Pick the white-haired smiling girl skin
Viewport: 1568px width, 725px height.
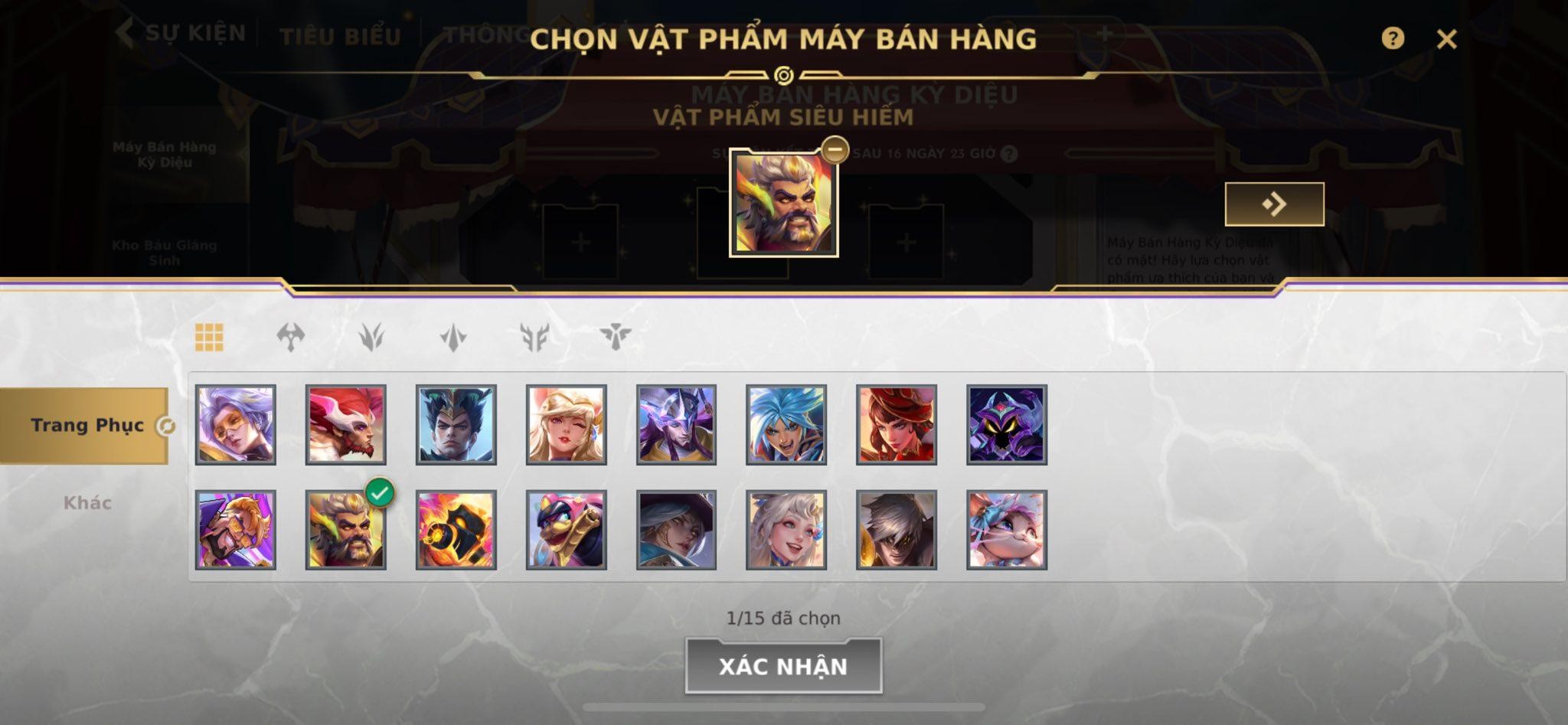pyautogui.click(x=786, y=530)
